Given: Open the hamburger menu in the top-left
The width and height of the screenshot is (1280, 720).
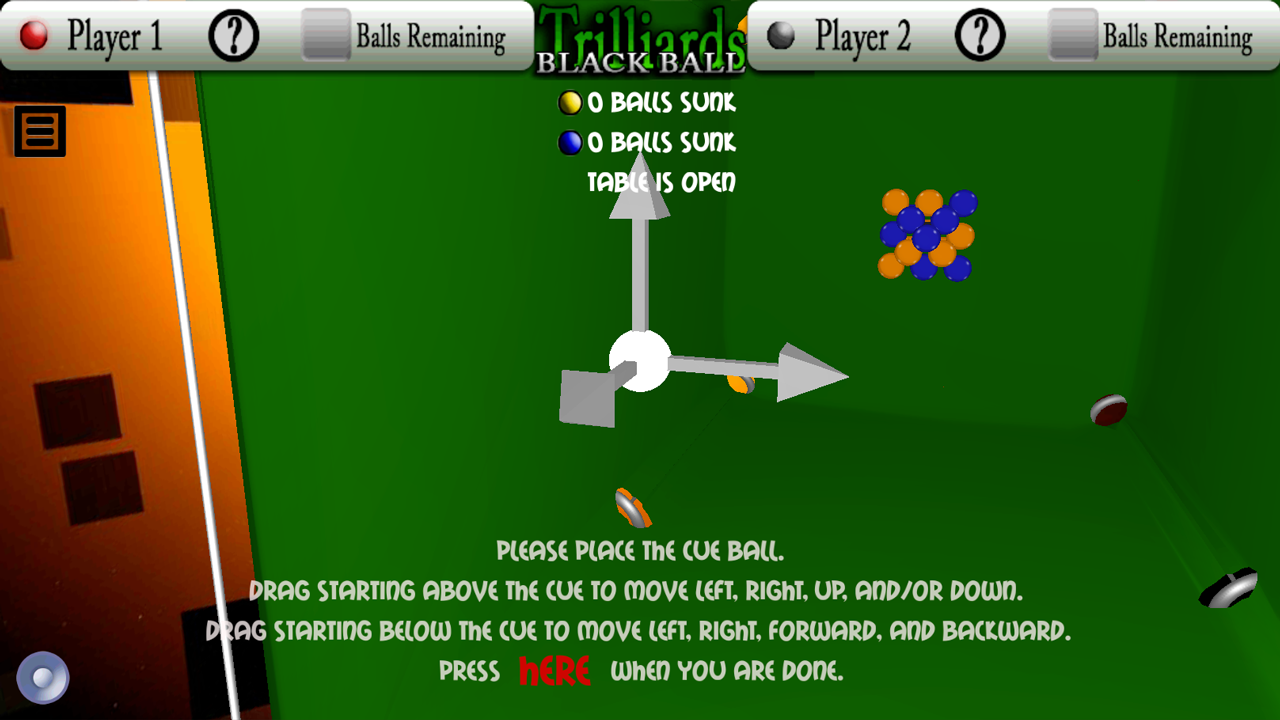Looking at the screenshot, I should pyautogui.click(x=39, y=131).
